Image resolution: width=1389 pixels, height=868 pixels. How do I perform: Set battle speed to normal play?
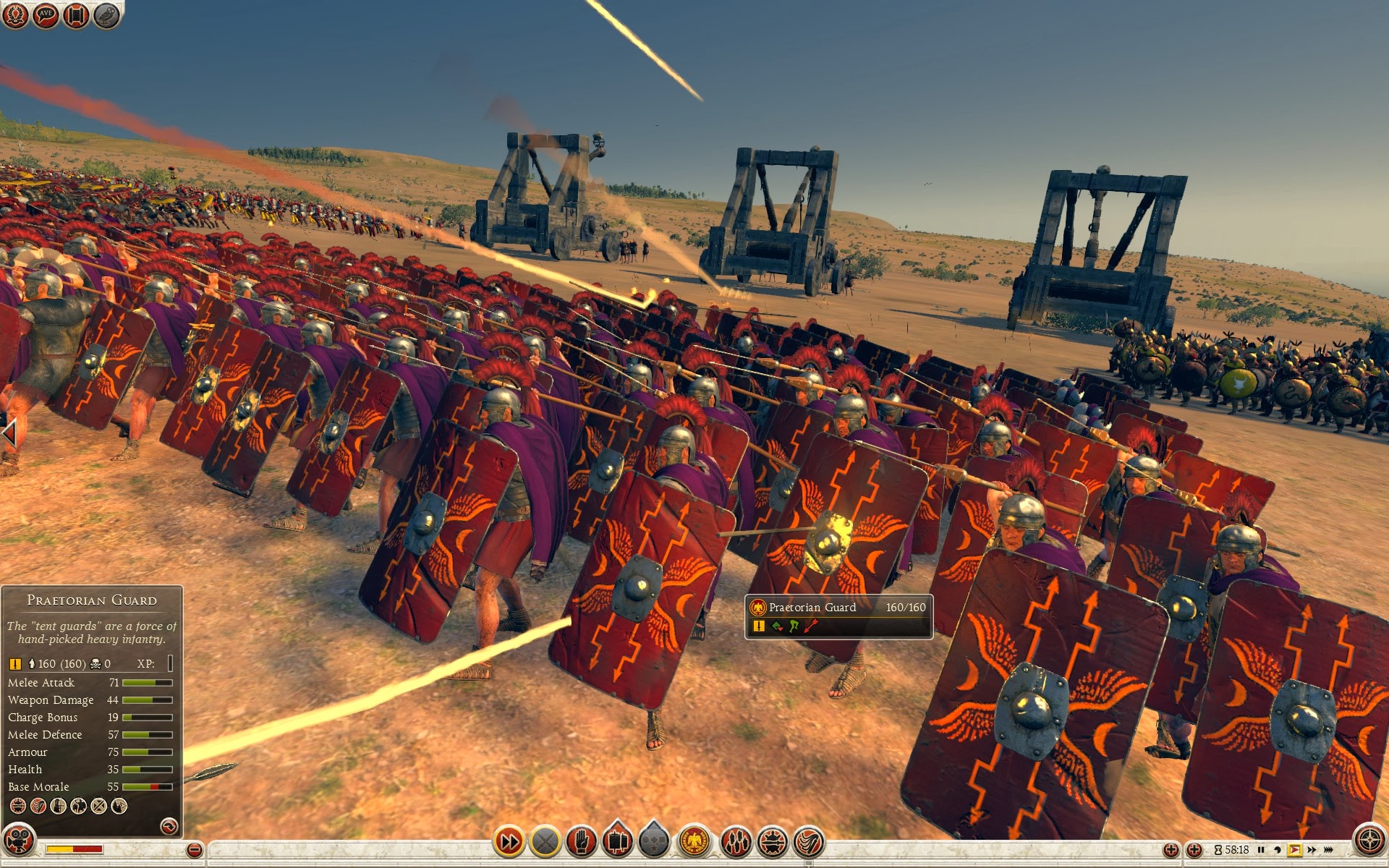point(1294,850)
